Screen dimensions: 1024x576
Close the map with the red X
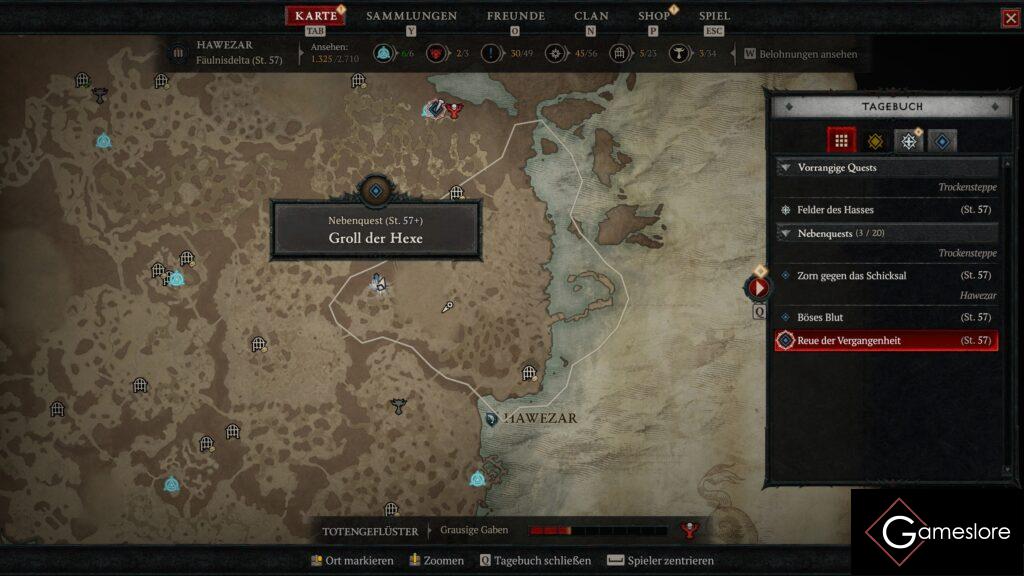pos(1010,18)
